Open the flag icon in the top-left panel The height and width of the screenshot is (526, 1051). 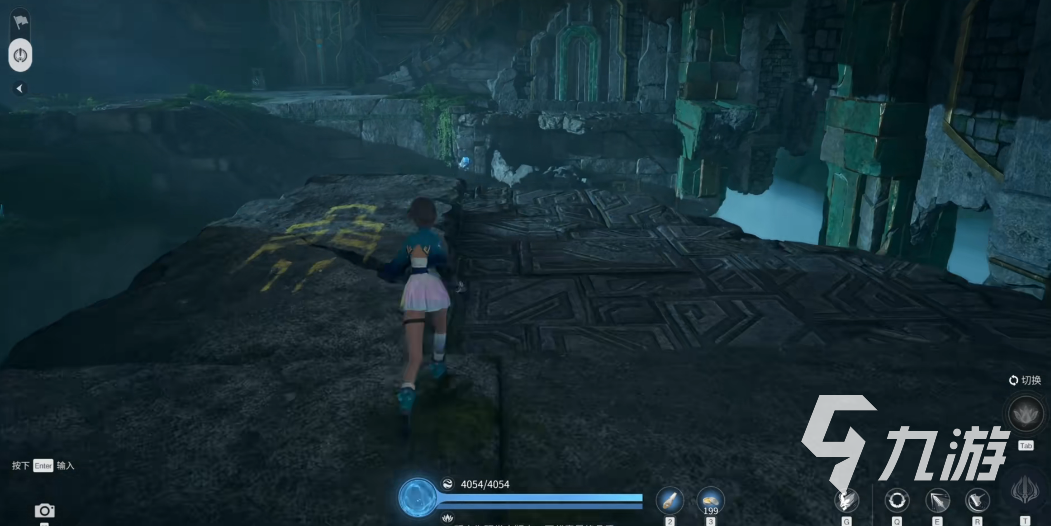coord(21,21)
